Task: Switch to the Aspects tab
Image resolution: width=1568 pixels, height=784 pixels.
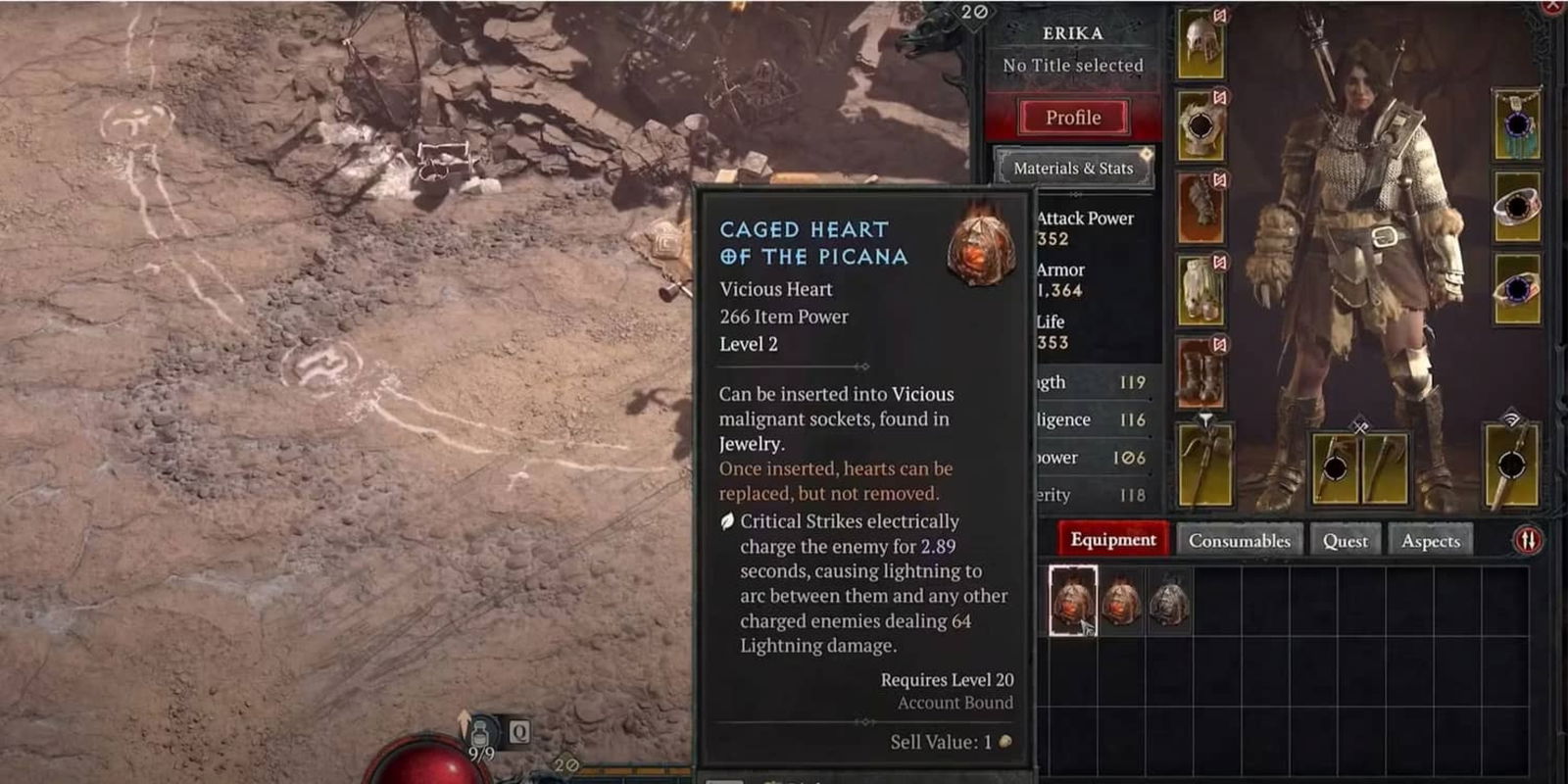Action: (x=1431, y=540)
